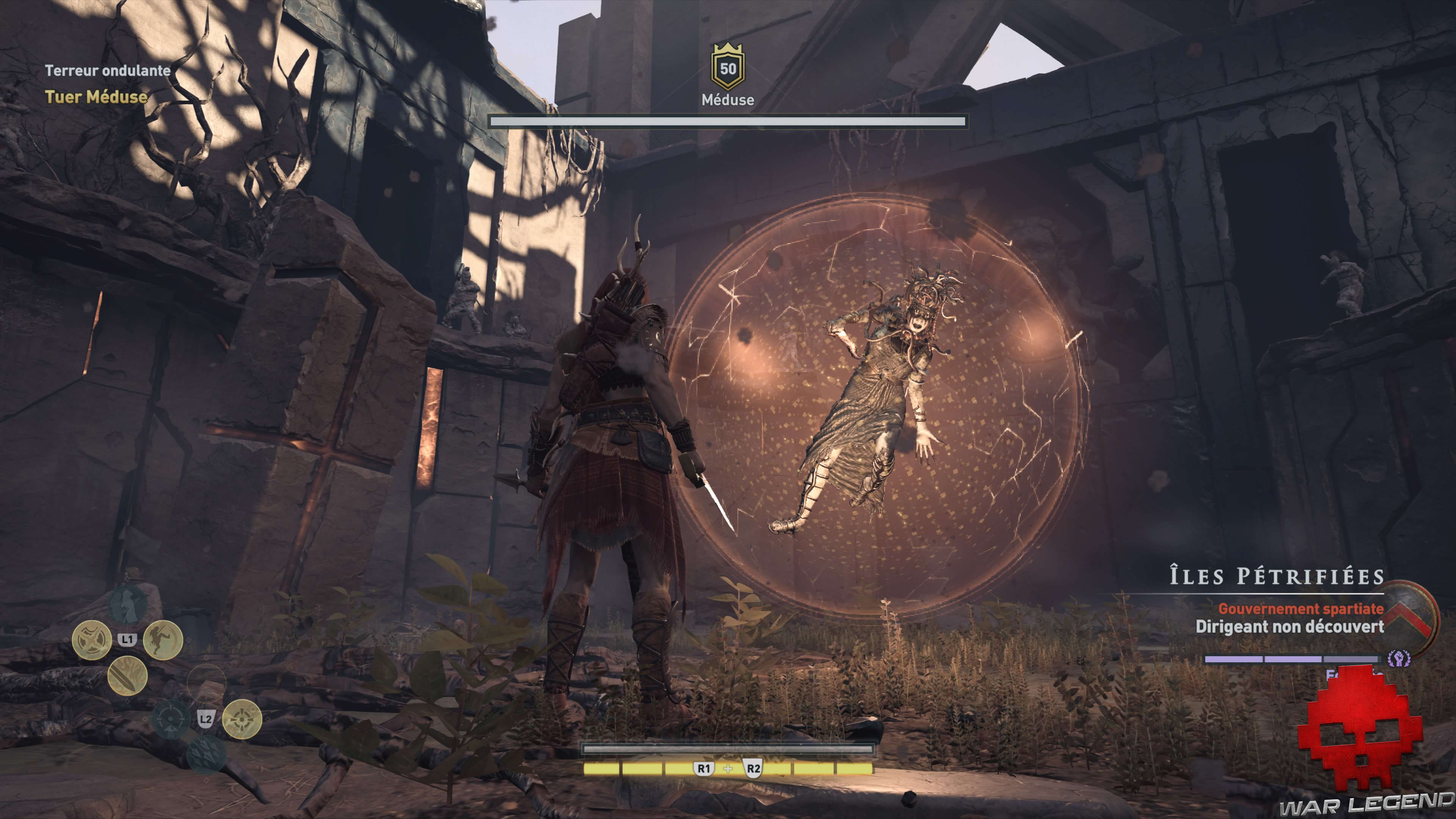Click the empty ability slot circle
Screen dimensions: 1456x819
click(207, 683)
